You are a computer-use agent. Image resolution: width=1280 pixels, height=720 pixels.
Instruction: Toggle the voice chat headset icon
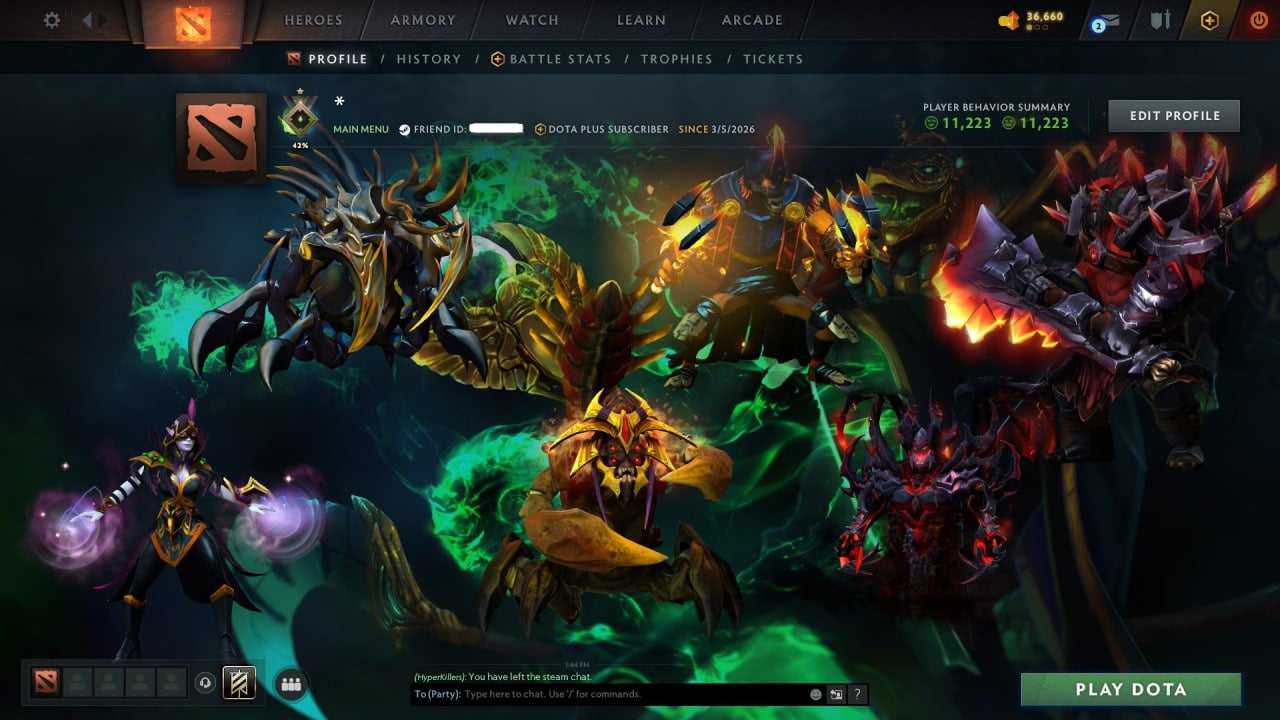click(x=205, y=682)
